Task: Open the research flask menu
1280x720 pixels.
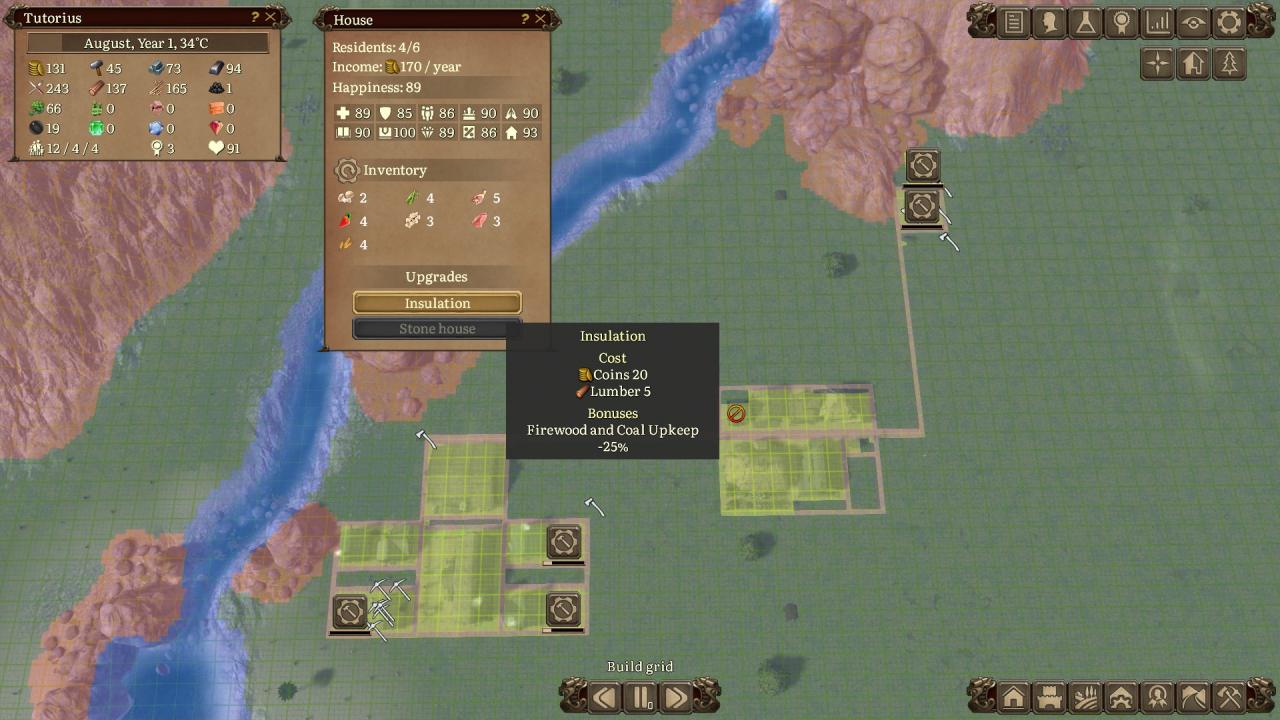Action: [1086, 22]
